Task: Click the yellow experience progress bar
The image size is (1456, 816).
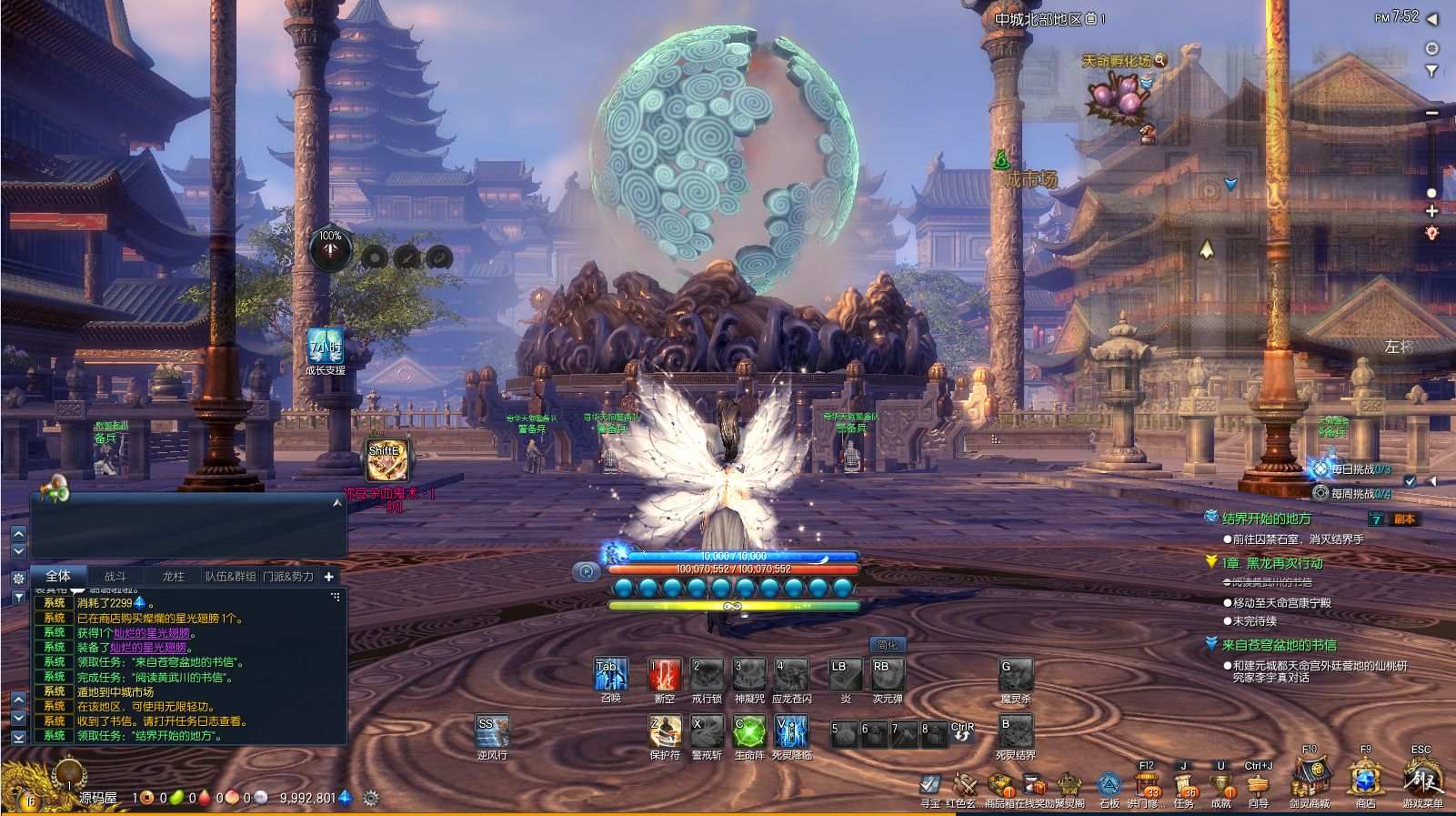Action: [732, 605]
